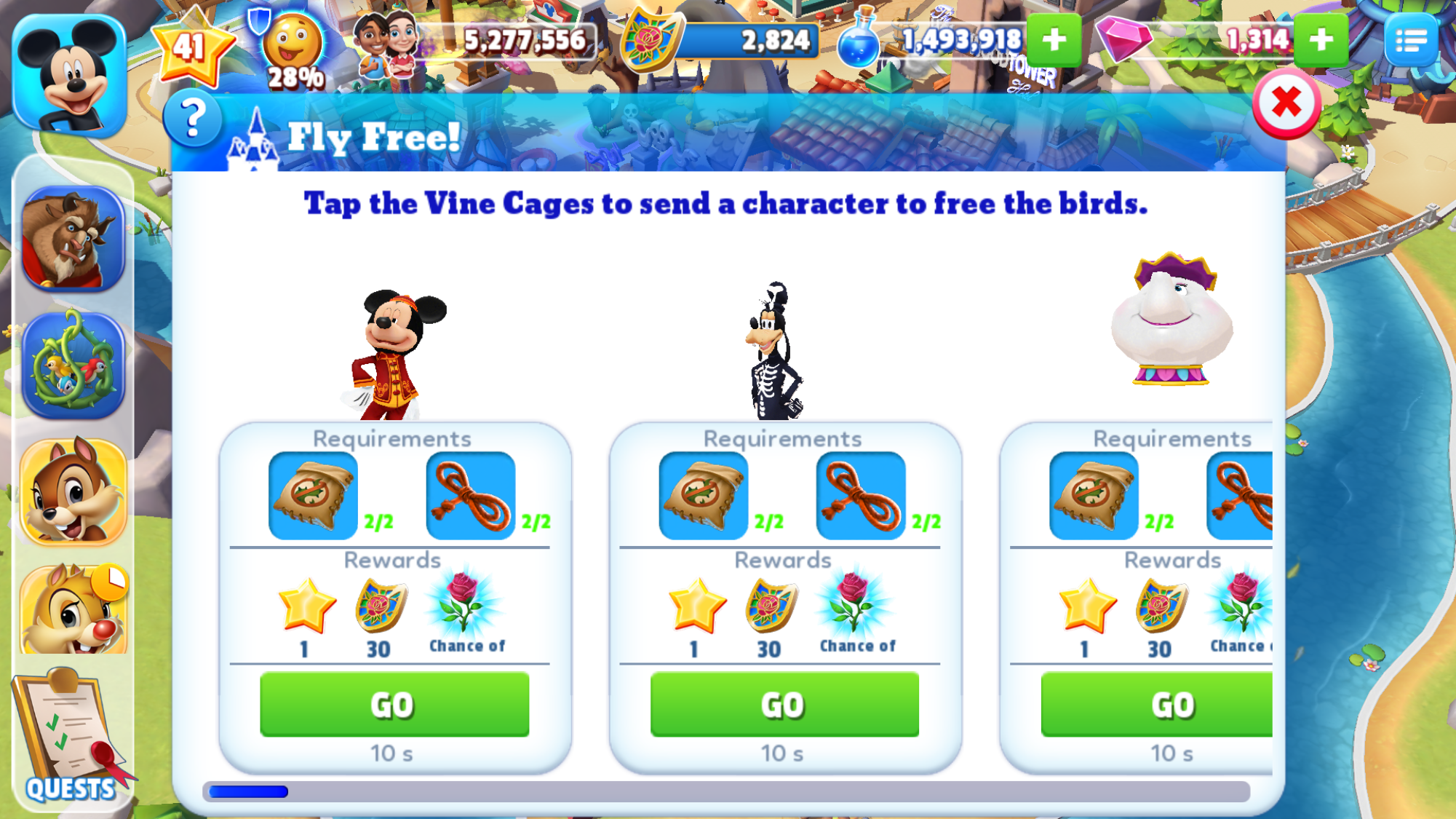This screenshot has width=1456, height=819.
Task: Select the Beast quest icon
Action: (73, 239)
